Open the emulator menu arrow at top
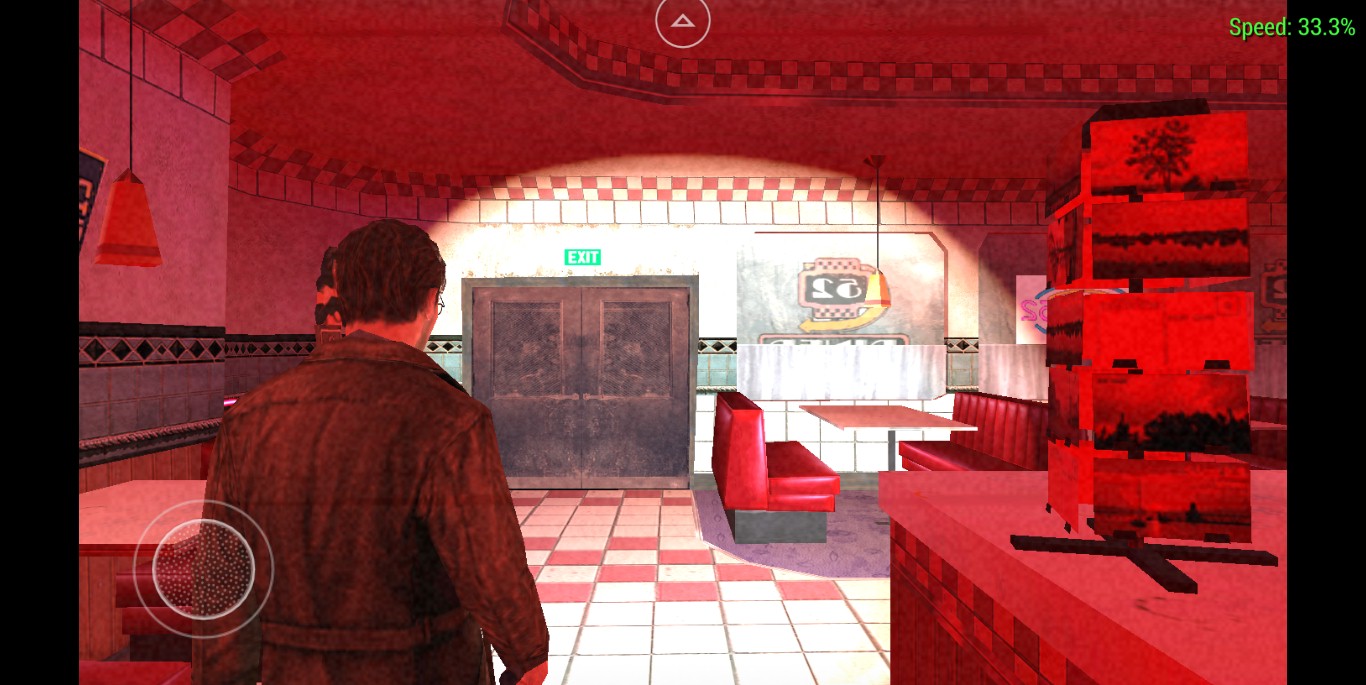The height and width of the screenshot is (685, 1366). point(683,21)
